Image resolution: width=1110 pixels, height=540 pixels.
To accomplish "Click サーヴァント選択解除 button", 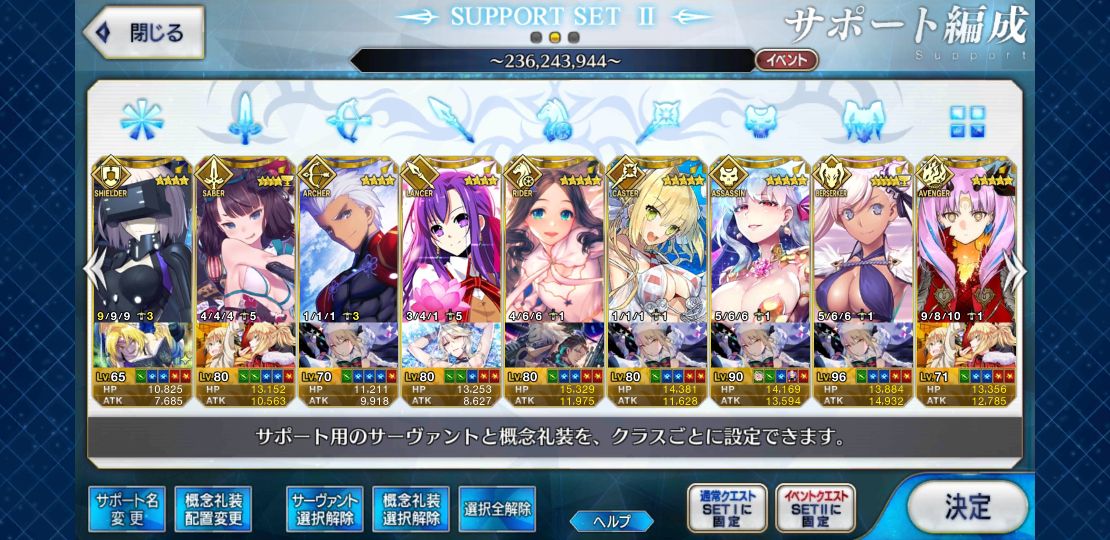I will pyautogui.click(x=324, y=509).
